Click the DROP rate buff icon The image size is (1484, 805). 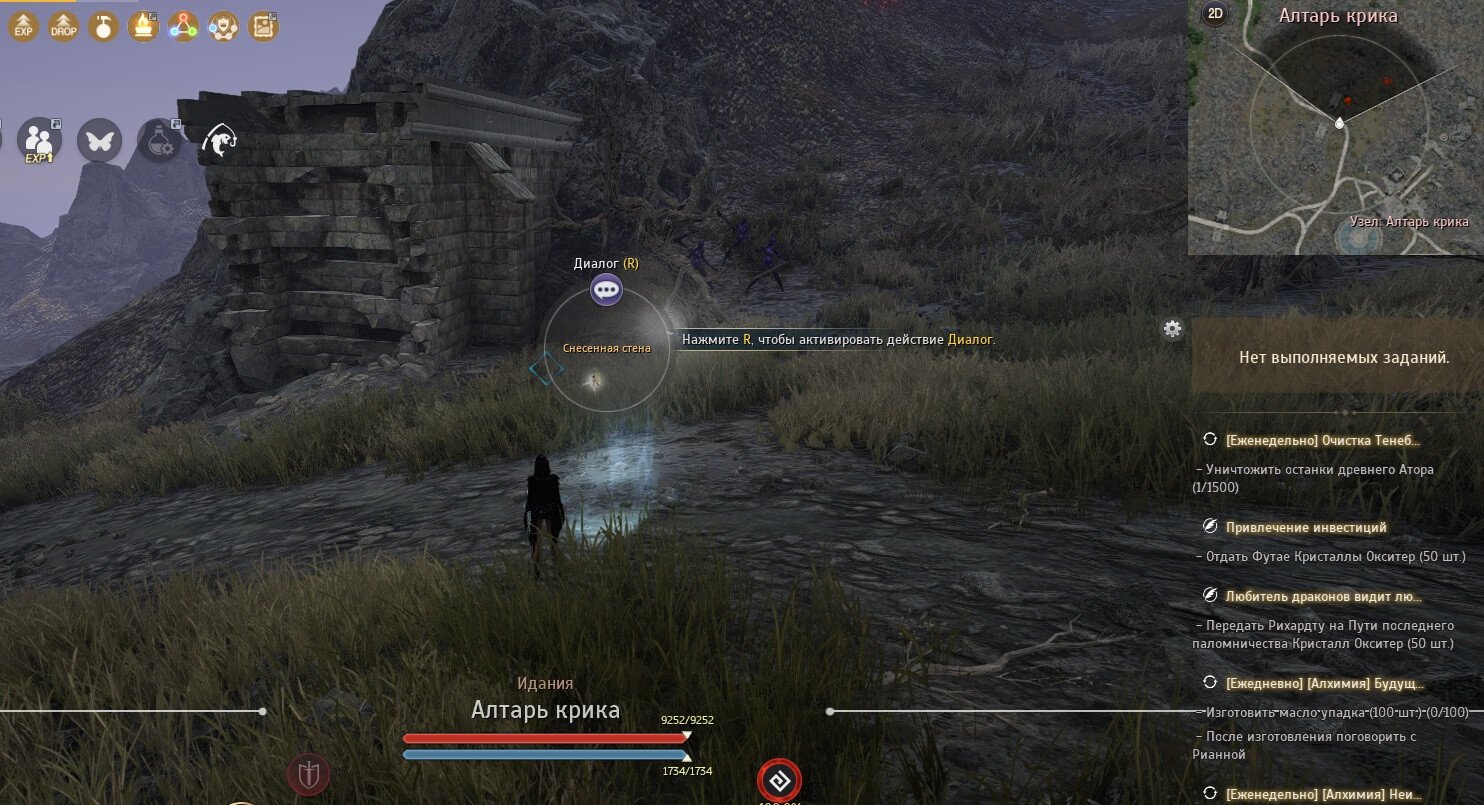(63, 26)
